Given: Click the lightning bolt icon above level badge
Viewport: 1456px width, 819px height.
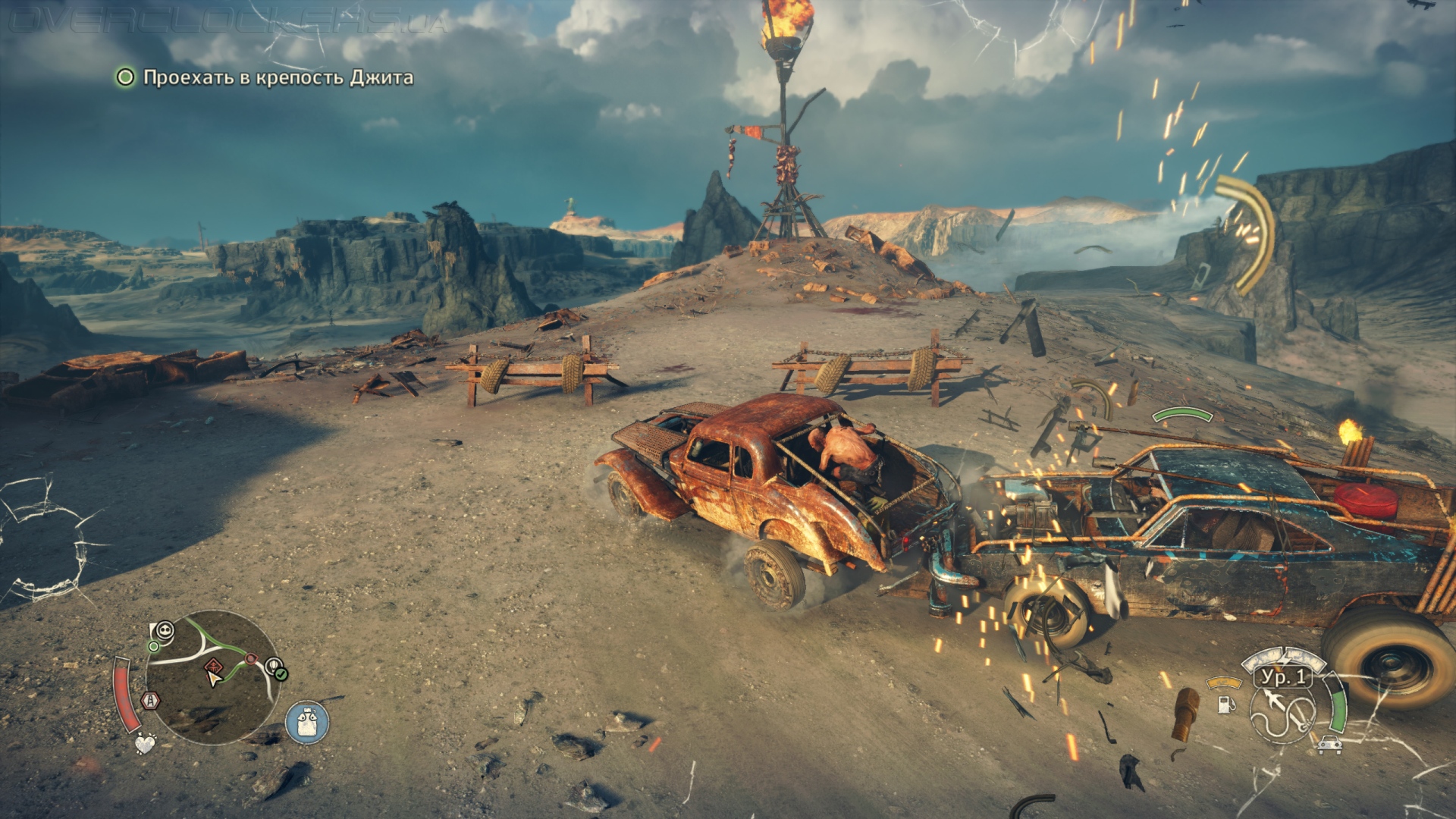Looking at the screenshot, I should (x=1285, y=659).
